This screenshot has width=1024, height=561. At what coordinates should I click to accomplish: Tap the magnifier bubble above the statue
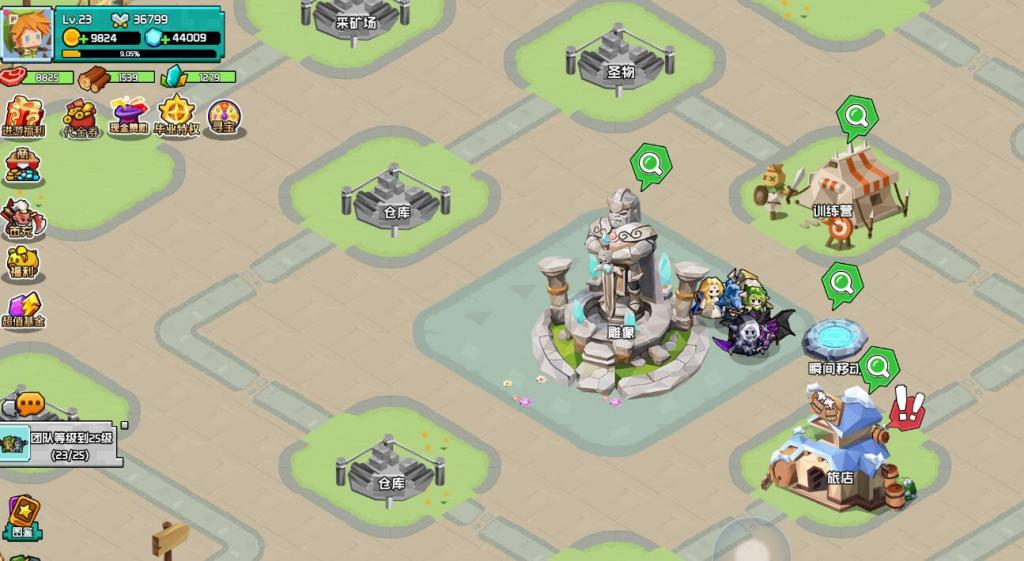coord(650,163)
